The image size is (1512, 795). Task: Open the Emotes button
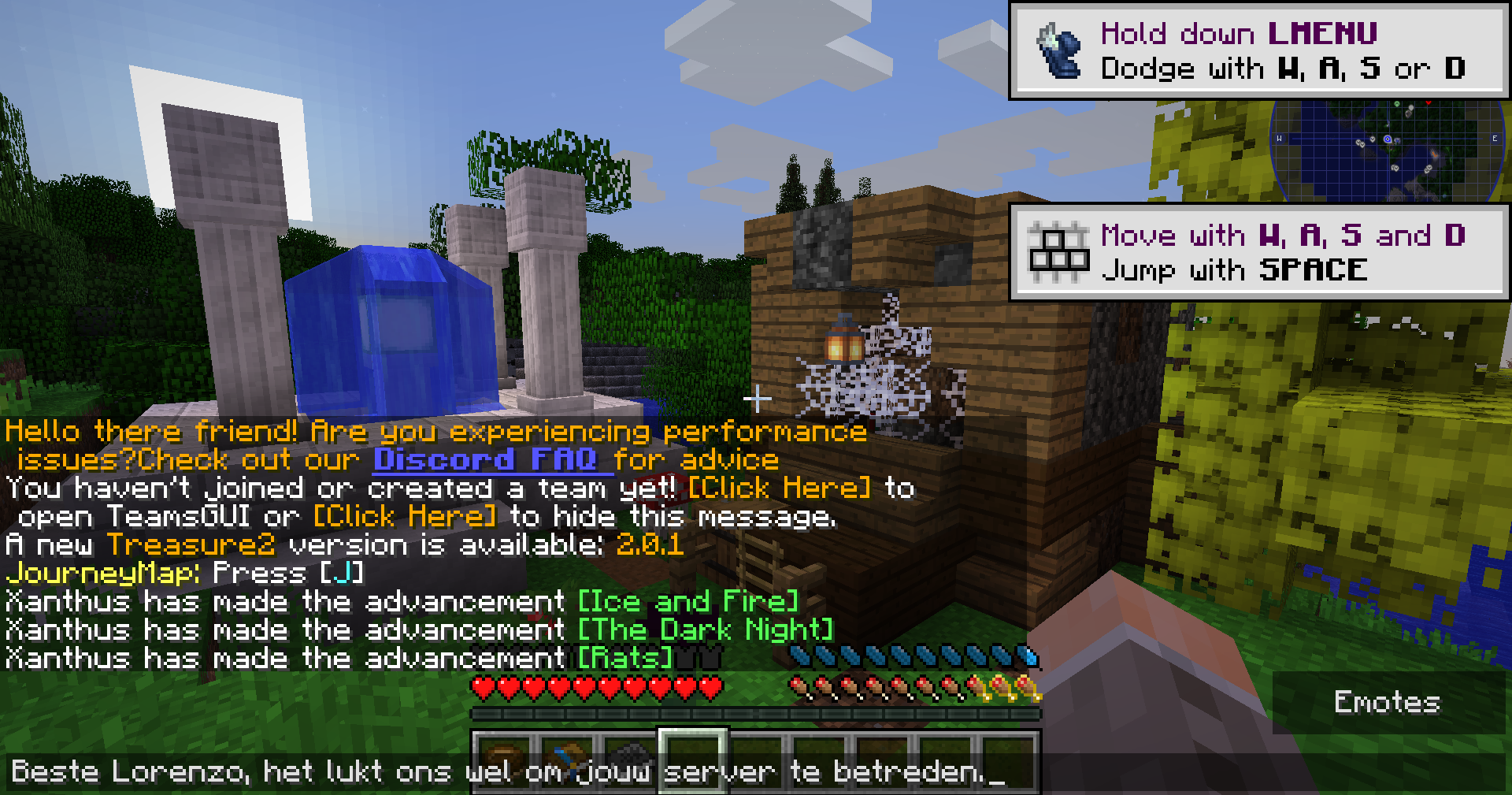pos(1388,702)
